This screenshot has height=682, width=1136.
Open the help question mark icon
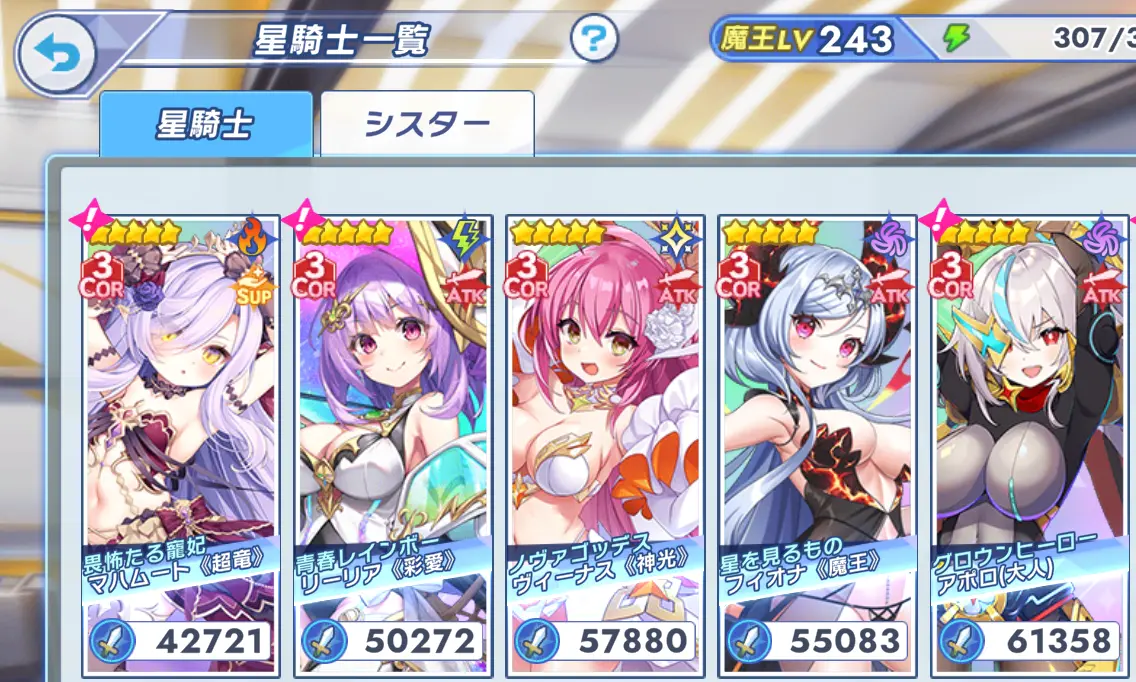[595, 40]
